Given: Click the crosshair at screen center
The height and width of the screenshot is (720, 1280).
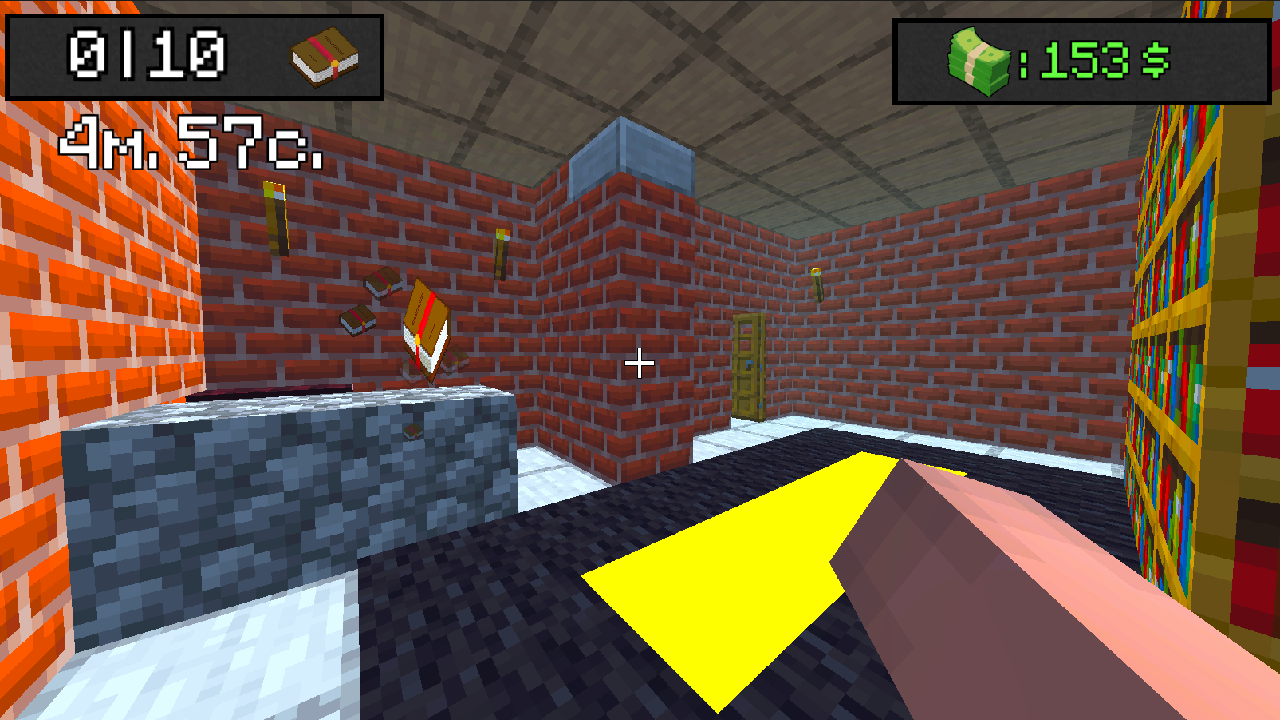Looking at the screenshot, I should [x=638, y=364].
